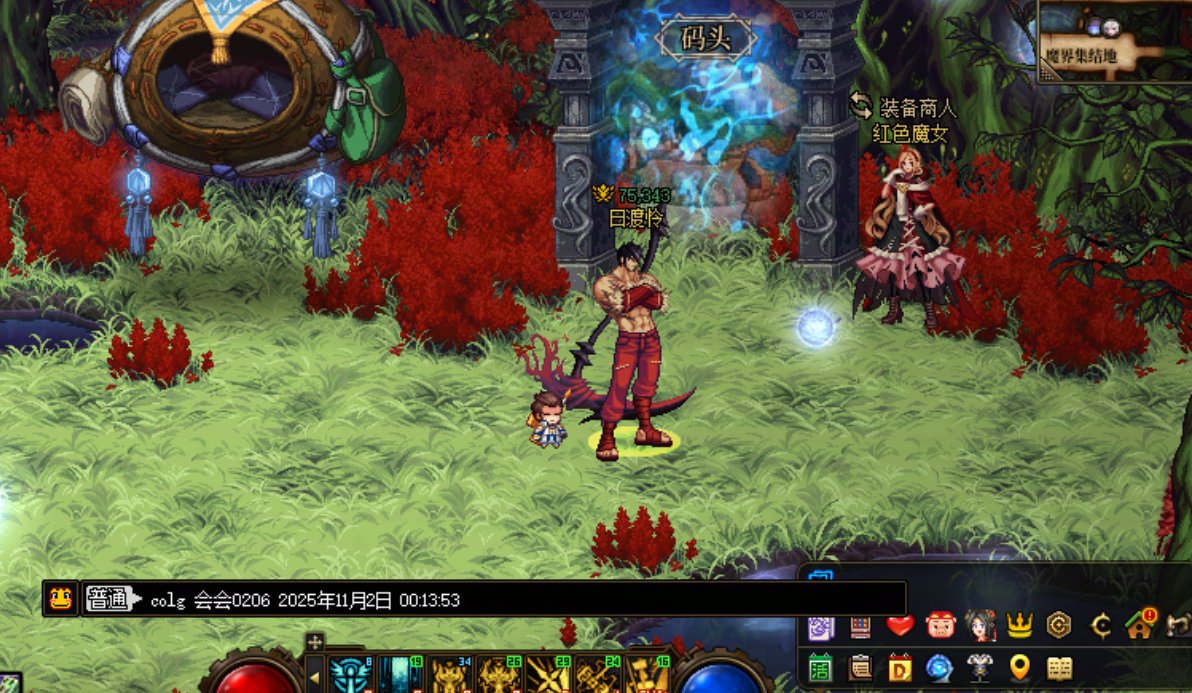The height and width of the screenshot is (693, 1192).
Task: Activate the crossed blades skill marked 29
Action: [x=549, y=674]
